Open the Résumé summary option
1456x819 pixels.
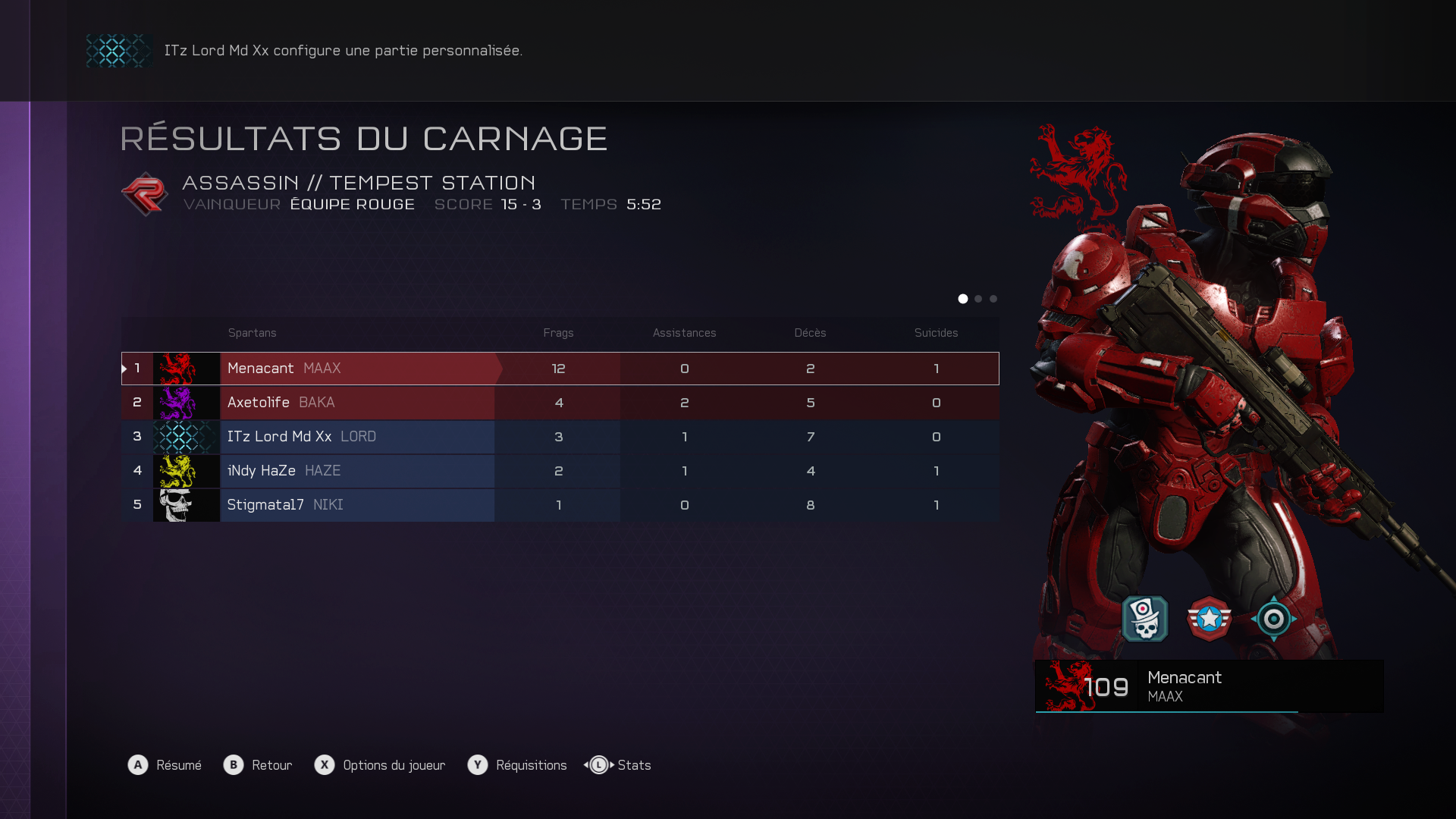165,765
